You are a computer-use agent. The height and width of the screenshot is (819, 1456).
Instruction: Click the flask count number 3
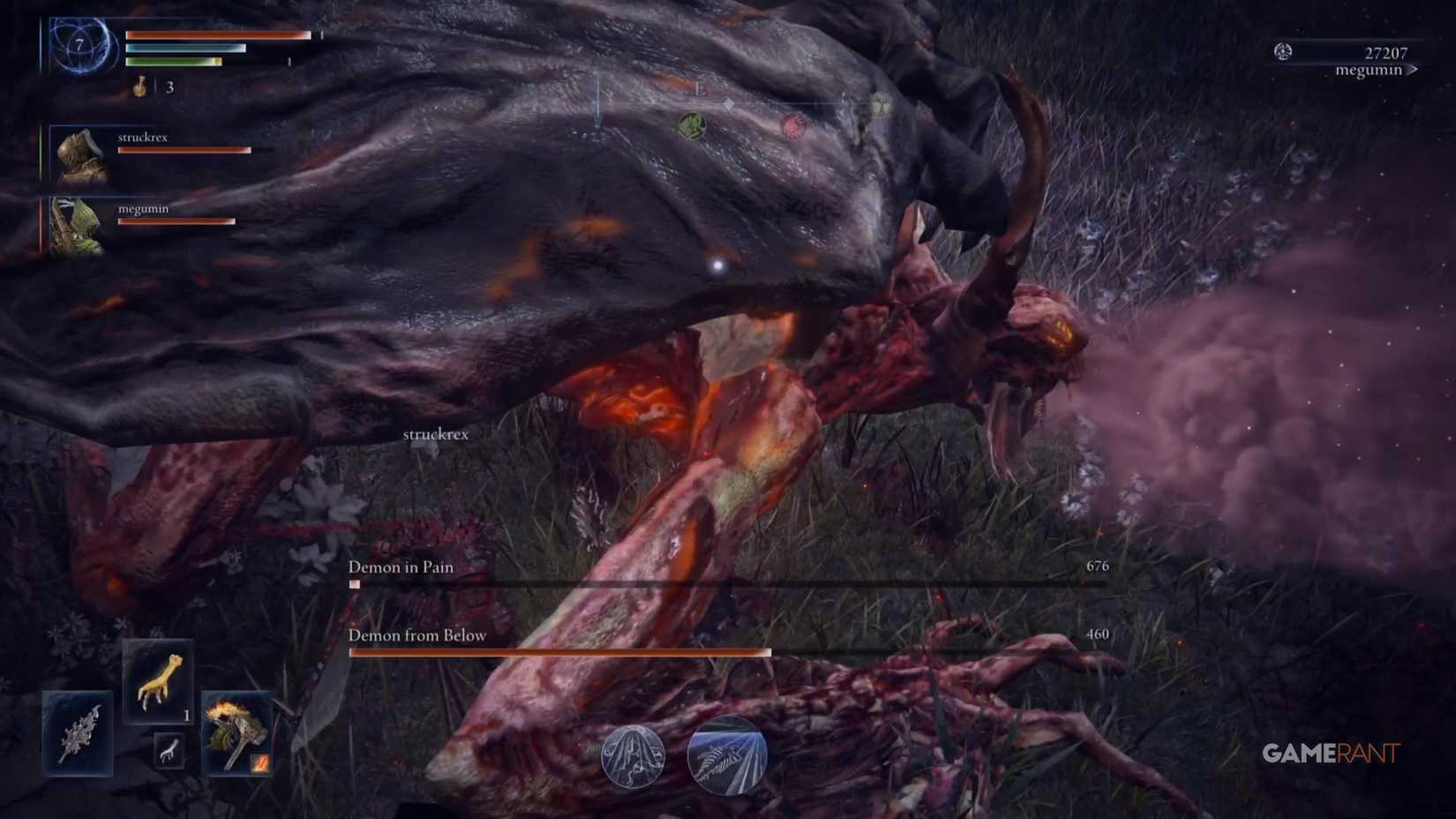point(169,86)
